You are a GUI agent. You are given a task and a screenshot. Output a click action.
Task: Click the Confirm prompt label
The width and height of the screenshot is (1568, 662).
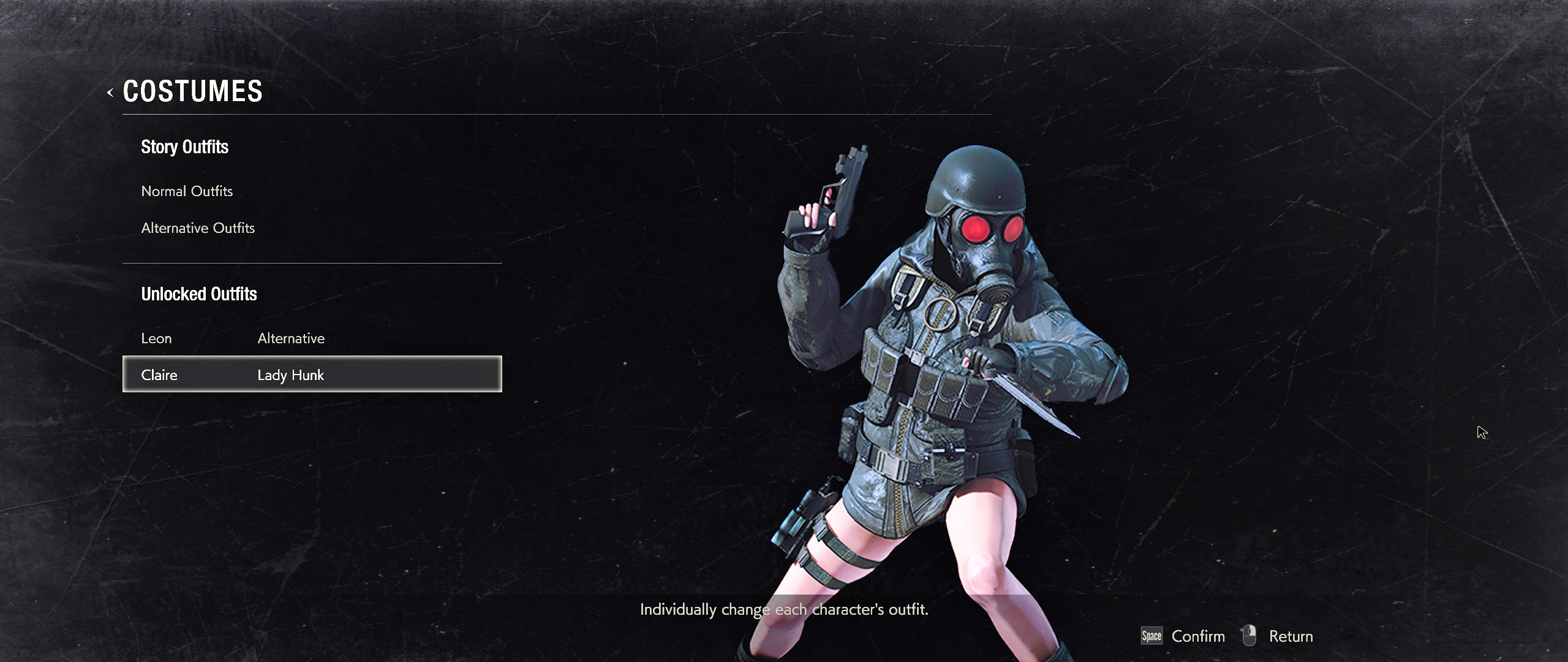pyautogui.click(x=1197, y=636)
